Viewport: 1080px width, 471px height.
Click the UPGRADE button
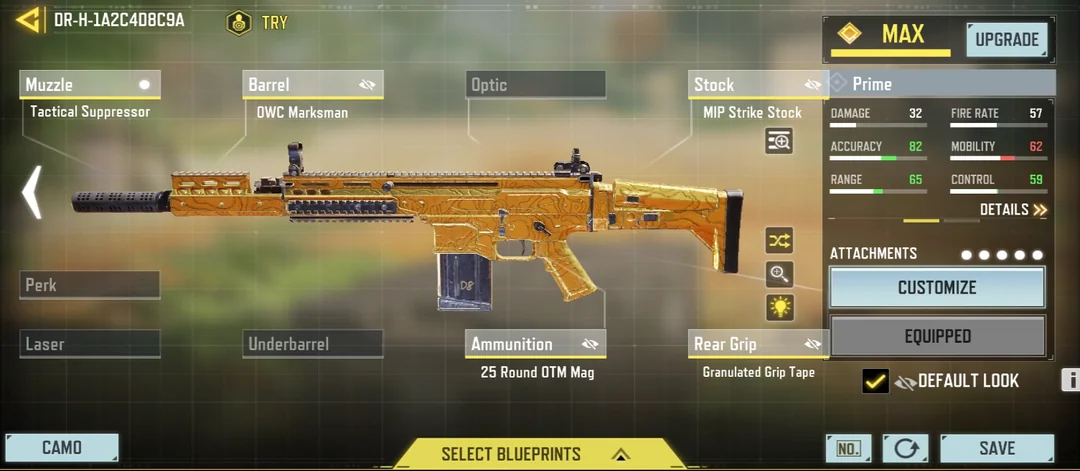tap(1006, 40)
